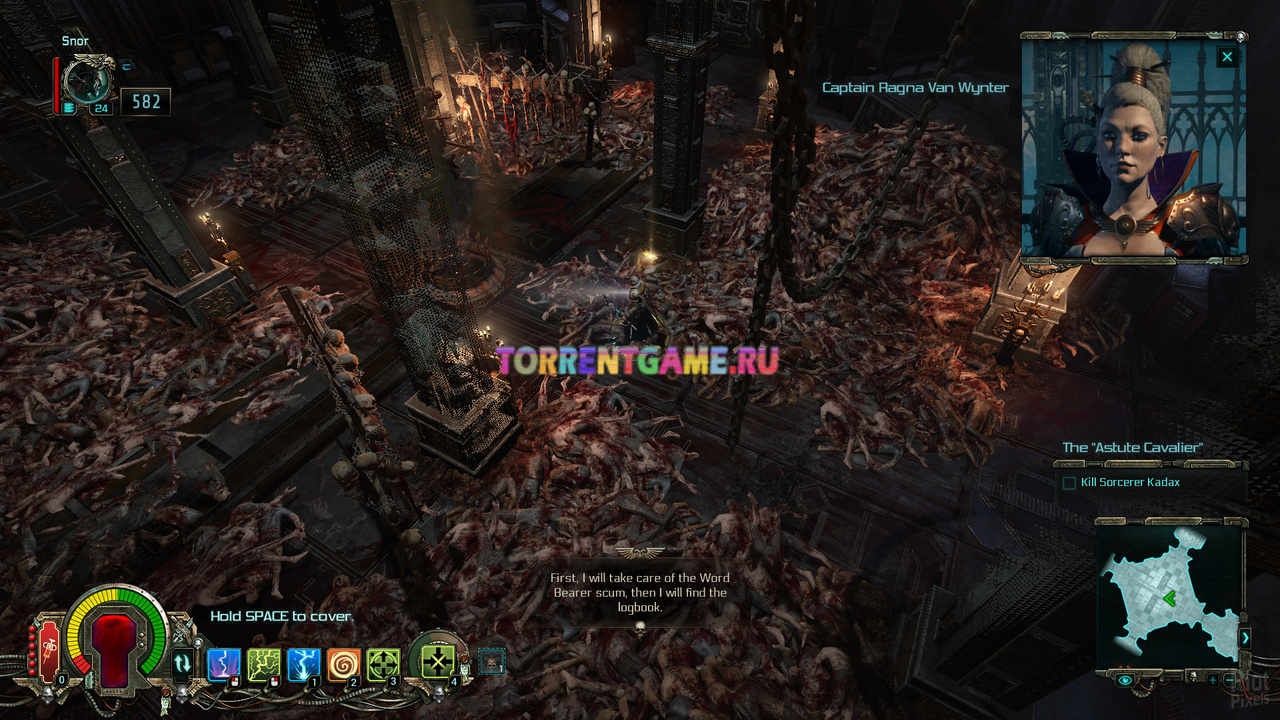Select the small teal item slot
This screenshot has width=1280, height=720.
491,661
